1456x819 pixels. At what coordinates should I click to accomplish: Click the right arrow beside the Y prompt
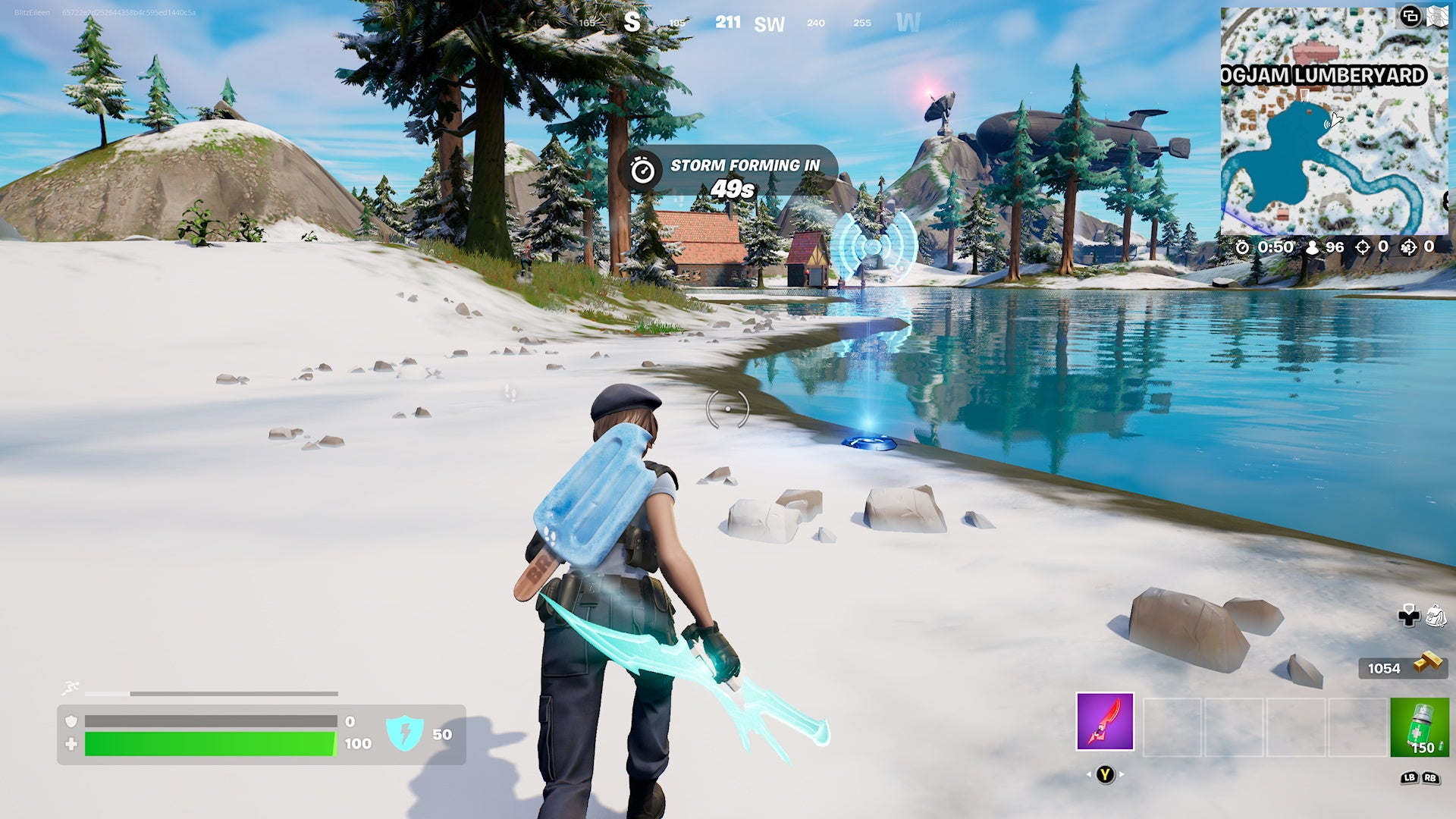(x=1122, y=775)
